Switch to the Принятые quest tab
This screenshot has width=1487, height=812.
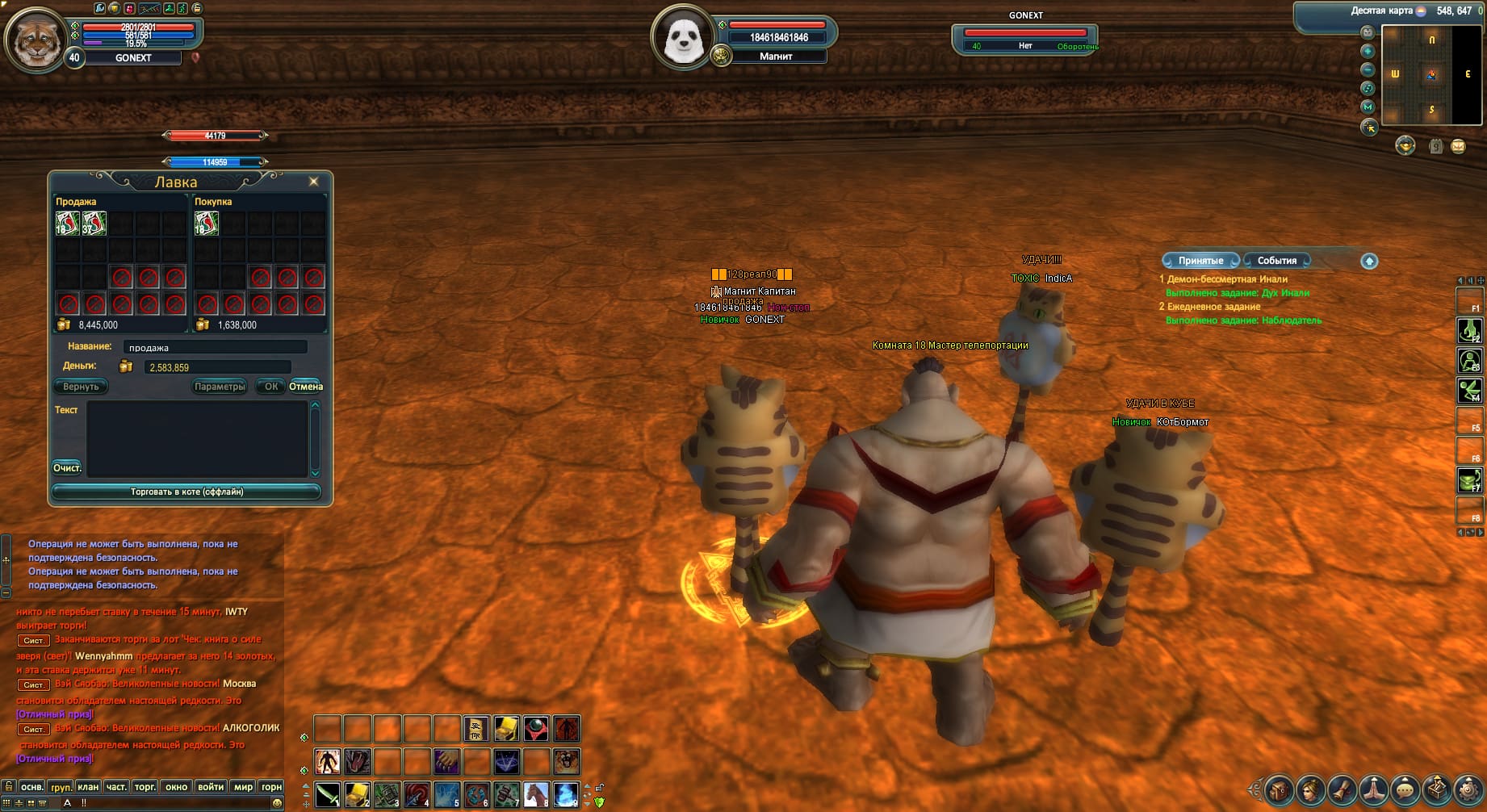coord(1200,261)
